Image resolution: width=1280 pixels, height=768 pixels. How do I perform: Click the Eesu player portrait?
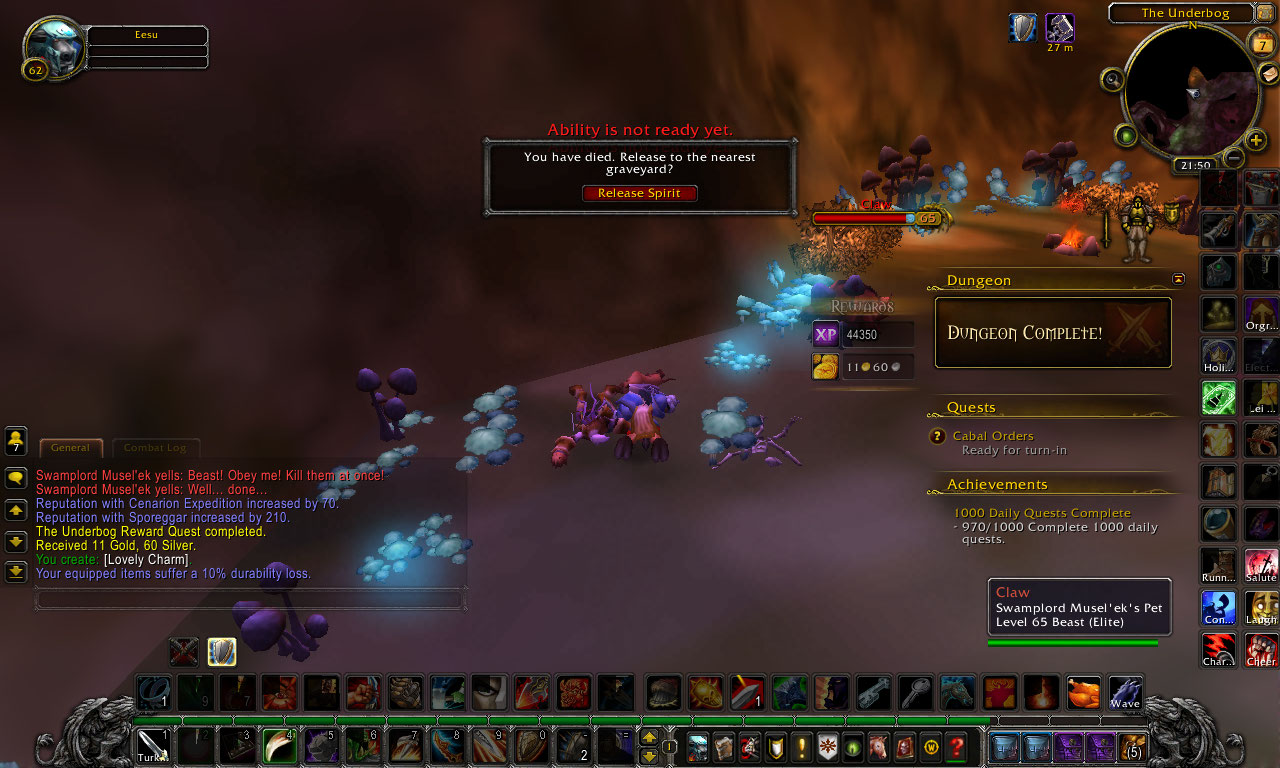(54, 47)
